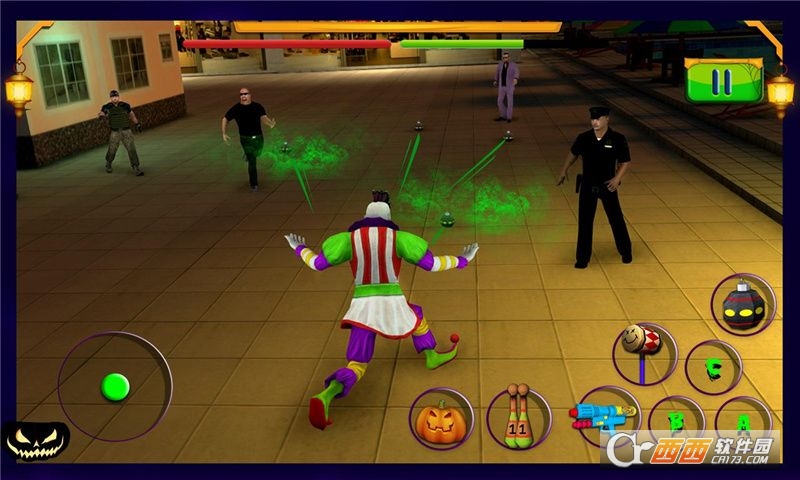Throw the black bomb weapon
The image size is (800, 480).
(743, 303)
